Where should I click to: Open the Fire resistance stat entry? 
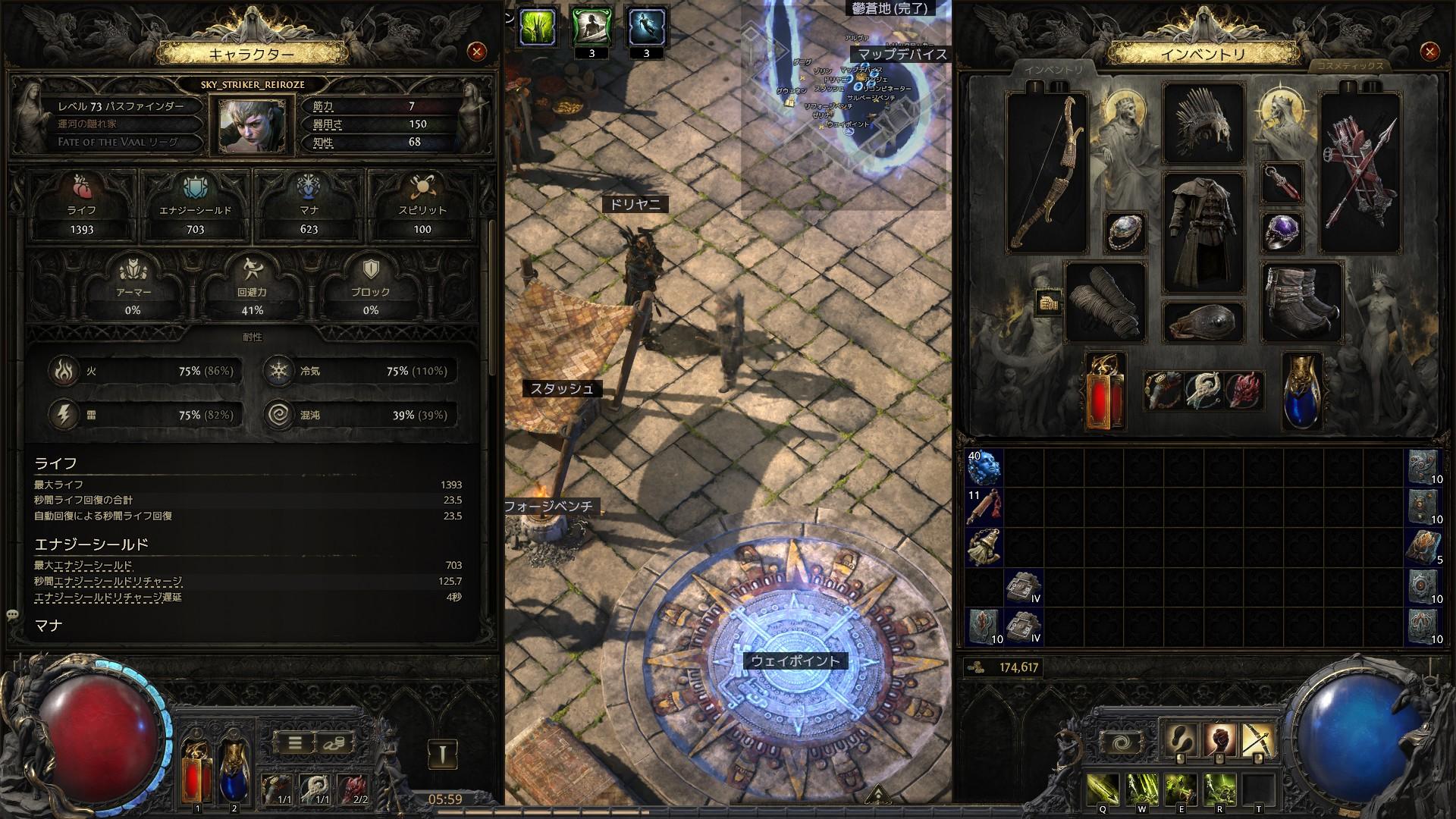(144, 371)
